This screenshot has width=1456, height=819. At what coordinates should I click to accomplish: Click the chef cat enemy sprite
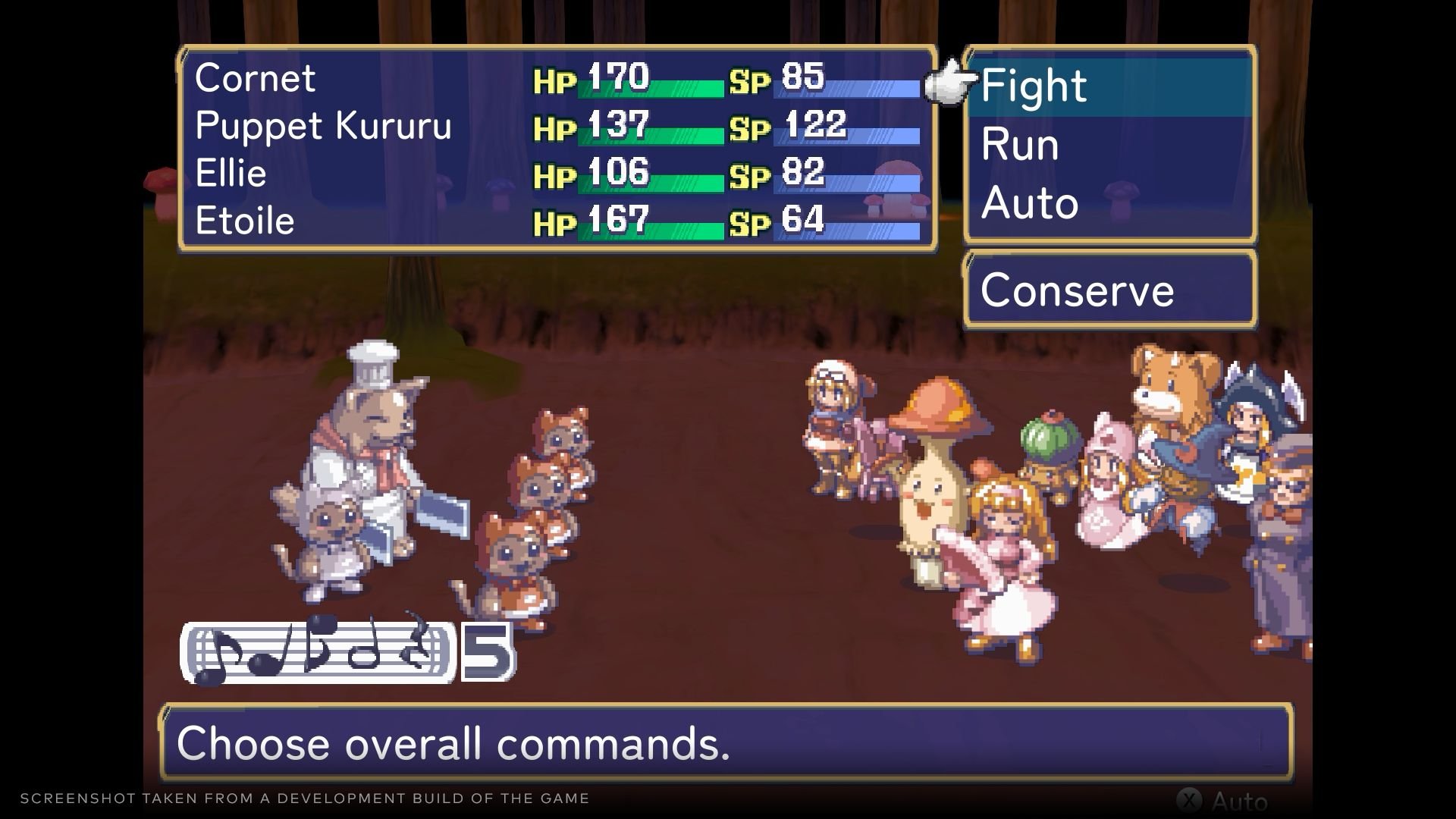[372, 440]
